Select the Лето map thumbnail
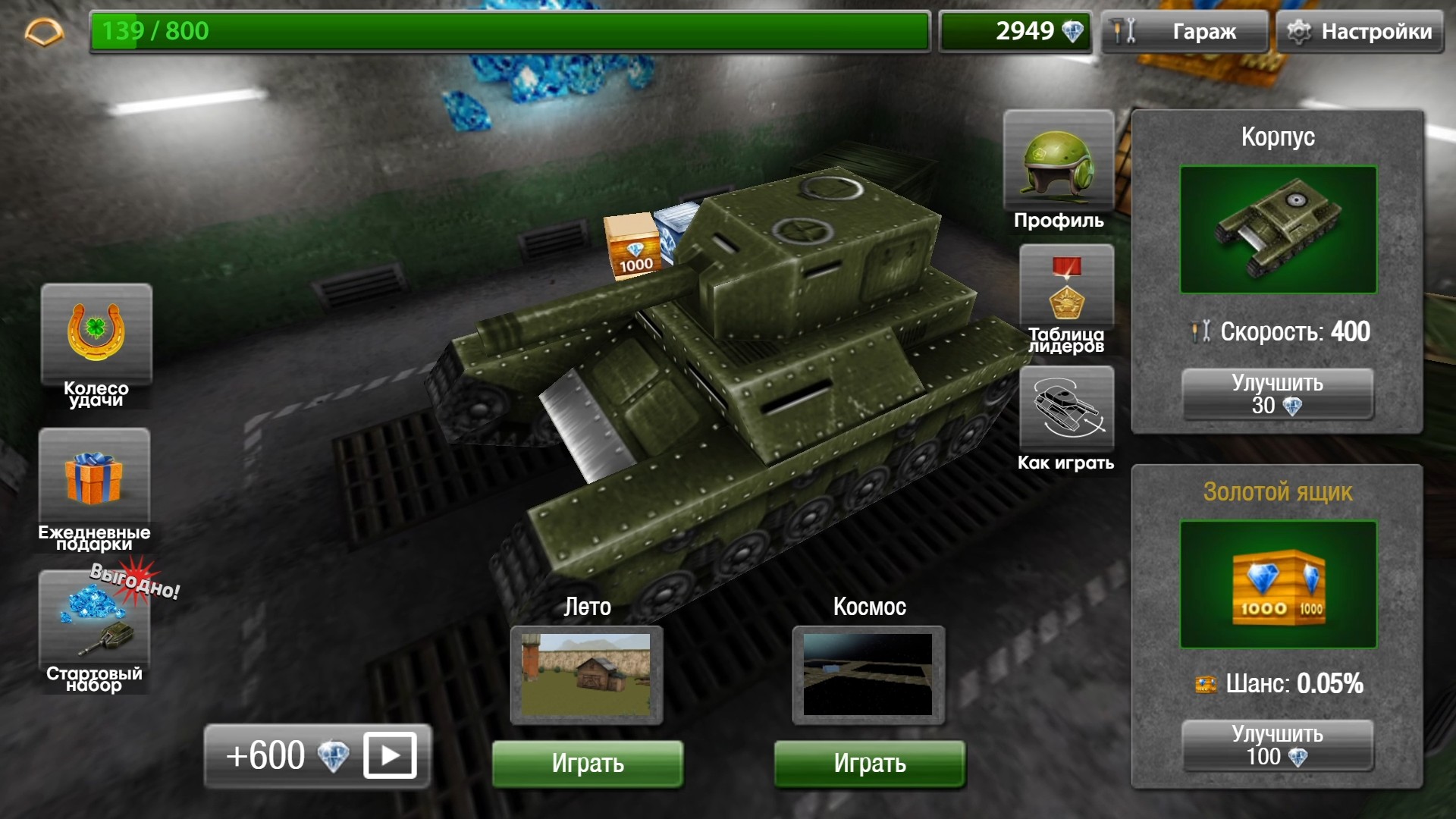This screenshot has height=819, width=1456. coord(588,673)
